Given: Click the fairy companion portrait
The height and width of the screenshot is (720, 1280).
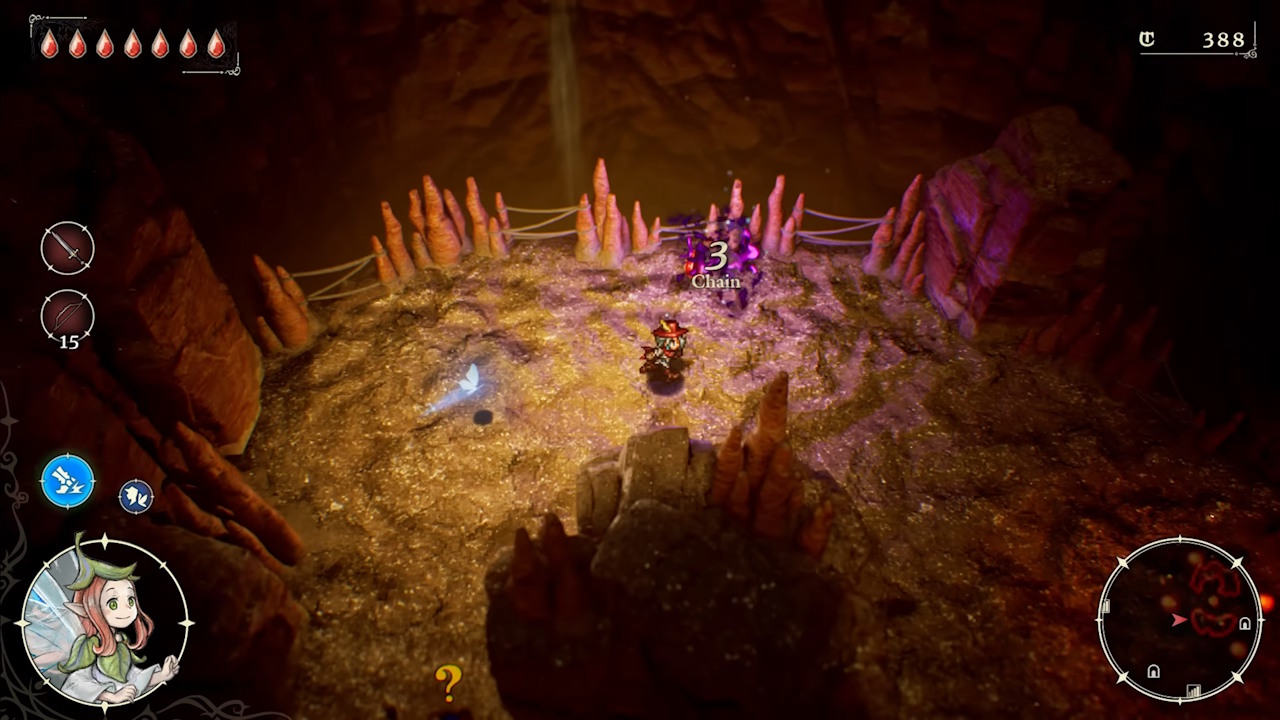Looking at the screenshot, I should click(x=104, y=622).
